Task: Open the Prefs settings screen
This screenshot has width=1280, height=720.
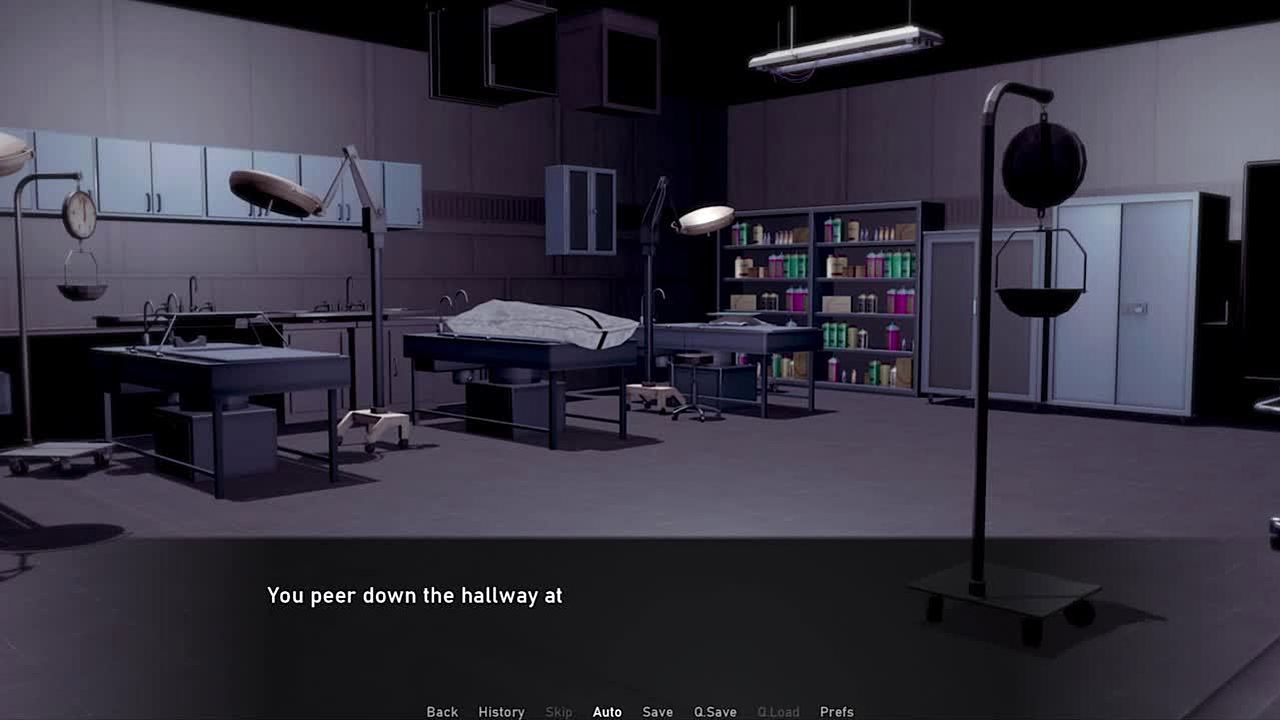Action: pyautogui.click(x=836, y=712)
